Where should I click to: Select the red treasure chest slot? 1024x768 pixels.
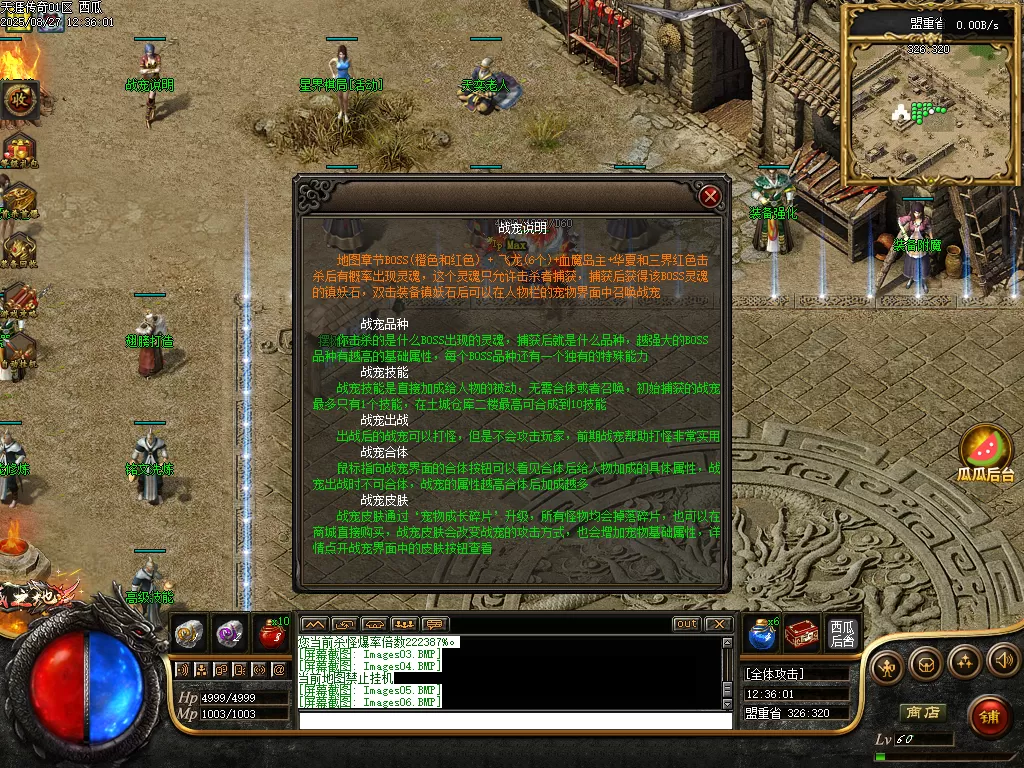(x=802, y=634)
